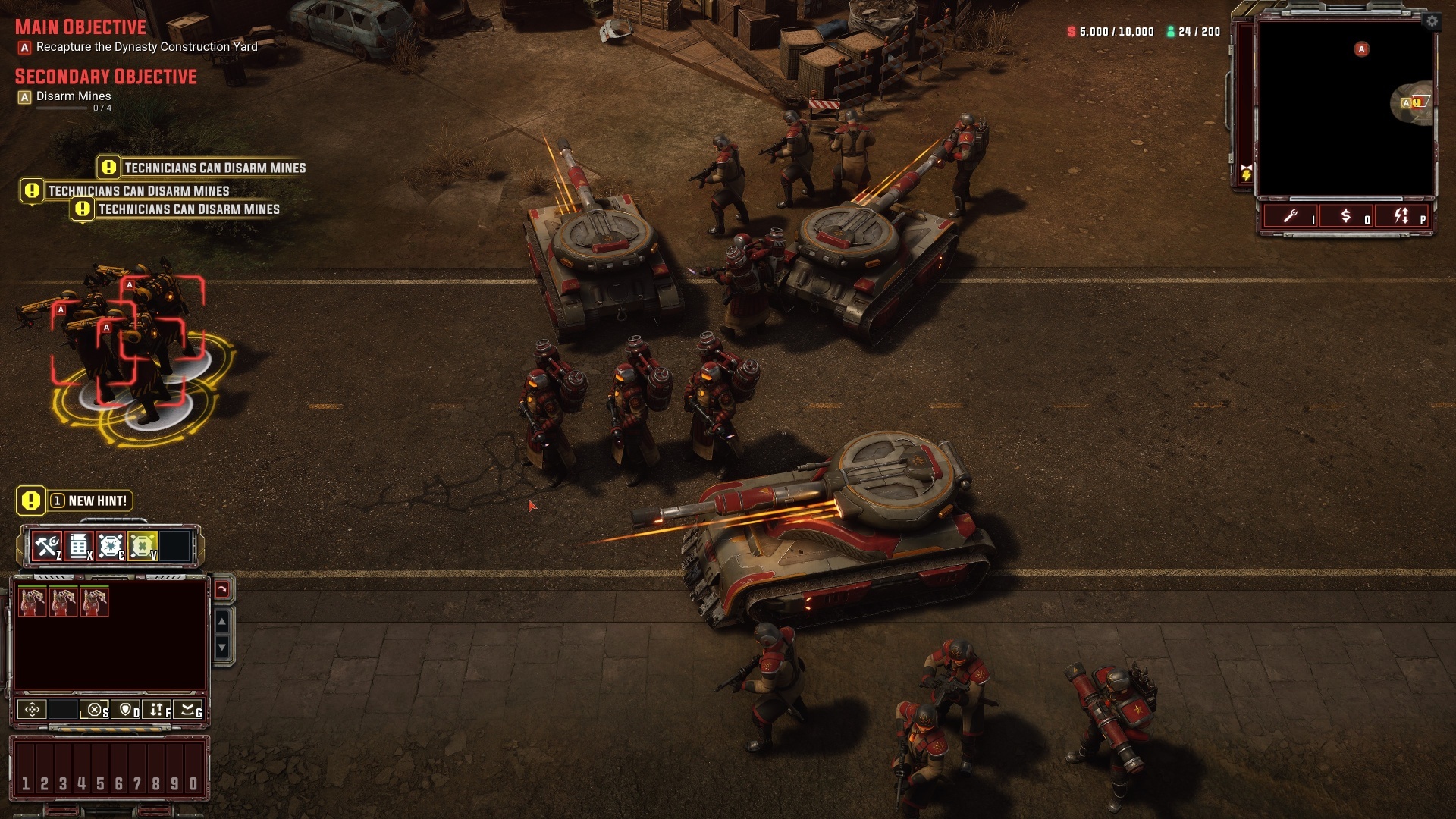Choose the burst-star ability tab
Image resolution: width=1456 pixels, height=819 pixels.
tap(111, 546)
